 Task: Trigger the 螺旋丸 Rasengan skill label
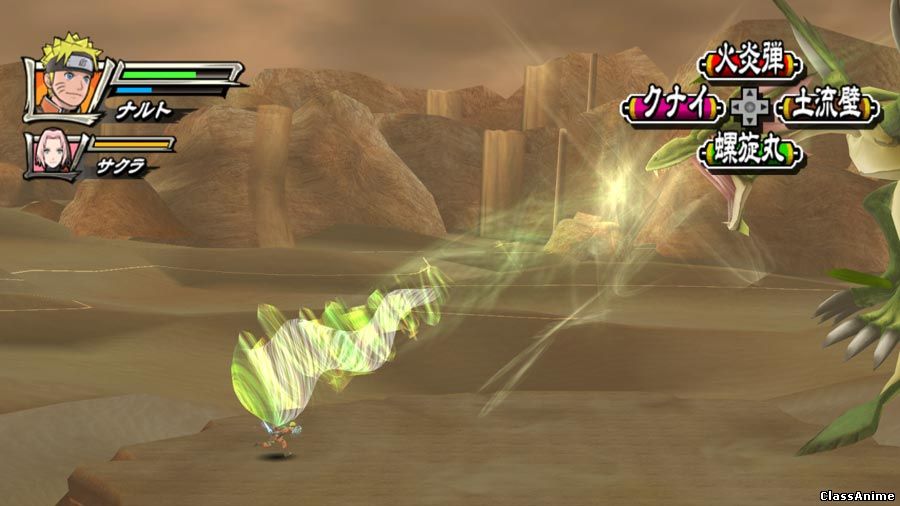[x=752, y=150]
